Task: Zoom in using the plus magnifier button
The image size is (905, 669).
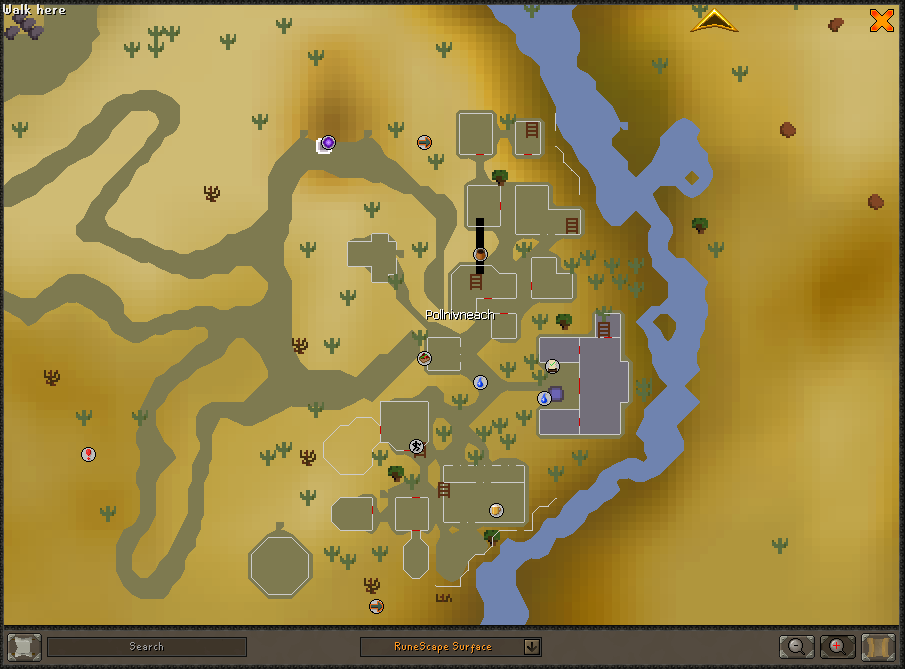Action: coord(837,646)
